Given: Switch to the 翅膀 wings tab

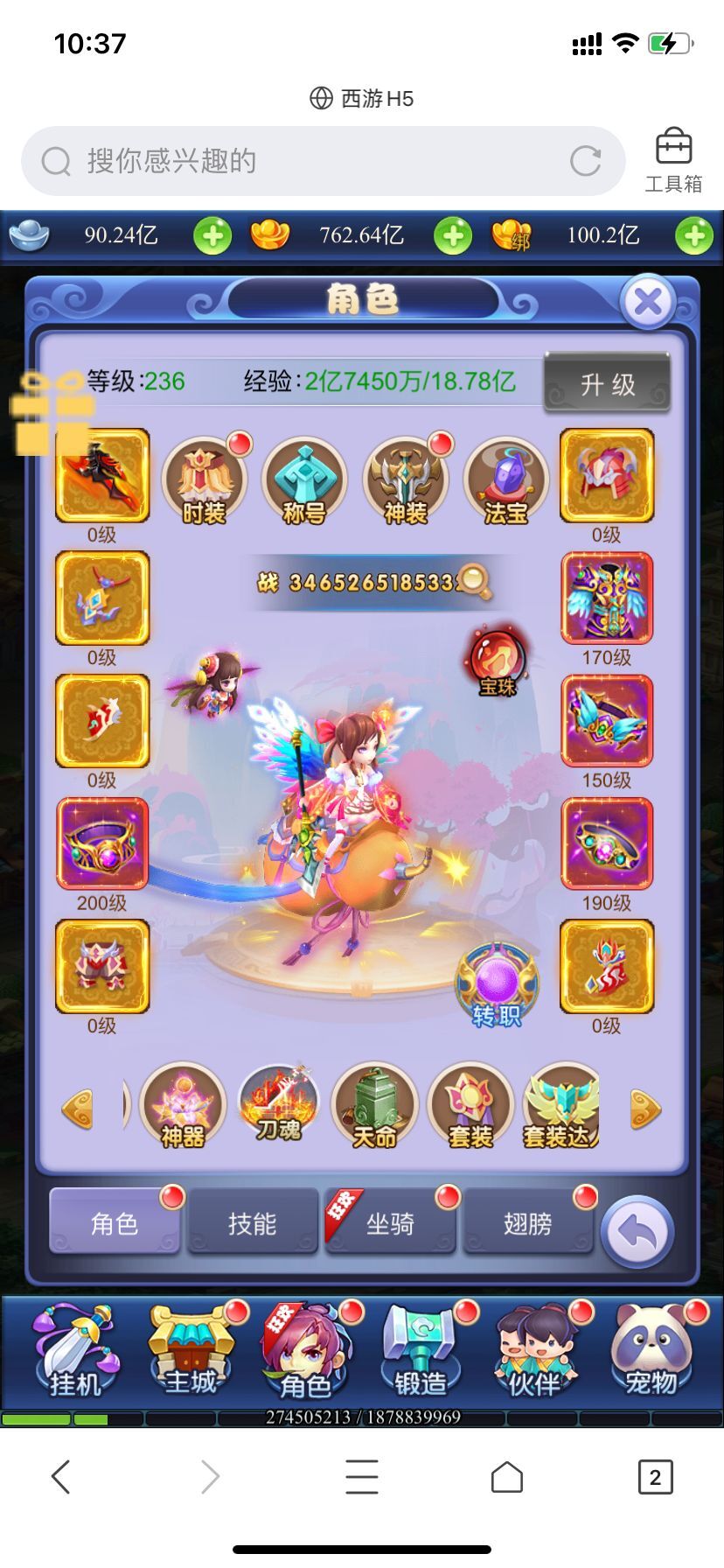Looking at the screenshot, I should coord(527,1222).
